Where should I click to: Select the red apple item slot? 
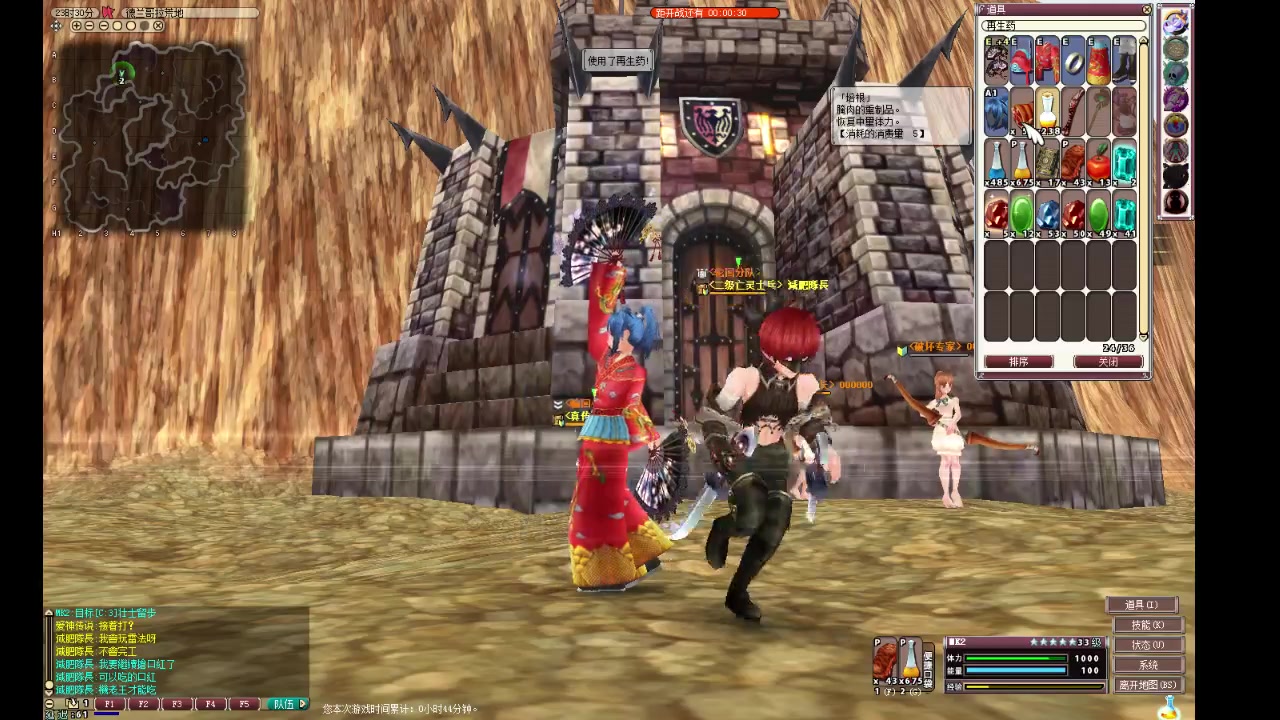pyautogui.click(x=1098, y=162)
